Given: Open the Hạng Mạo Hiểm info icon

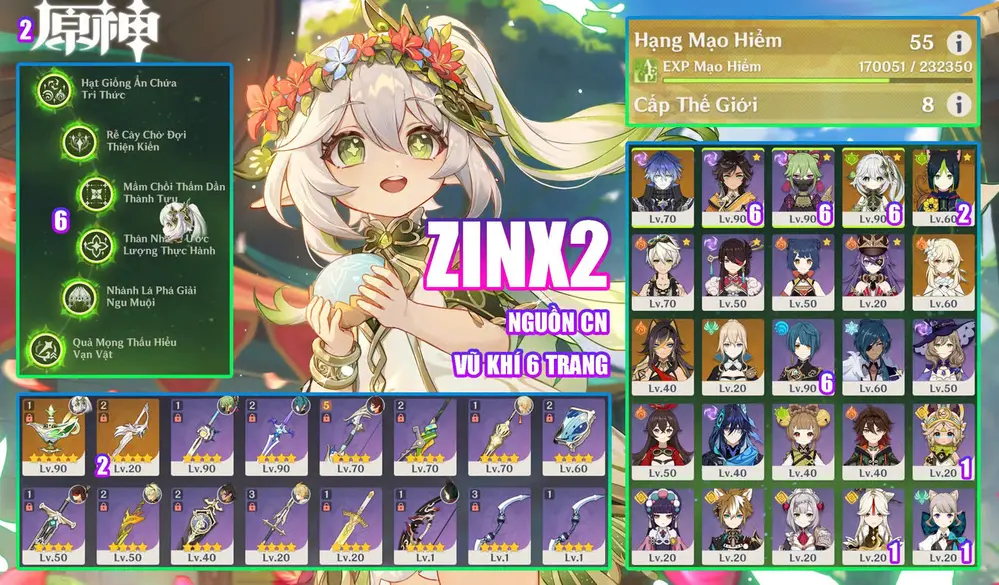Looking at the screenshot, I should 958,42.
